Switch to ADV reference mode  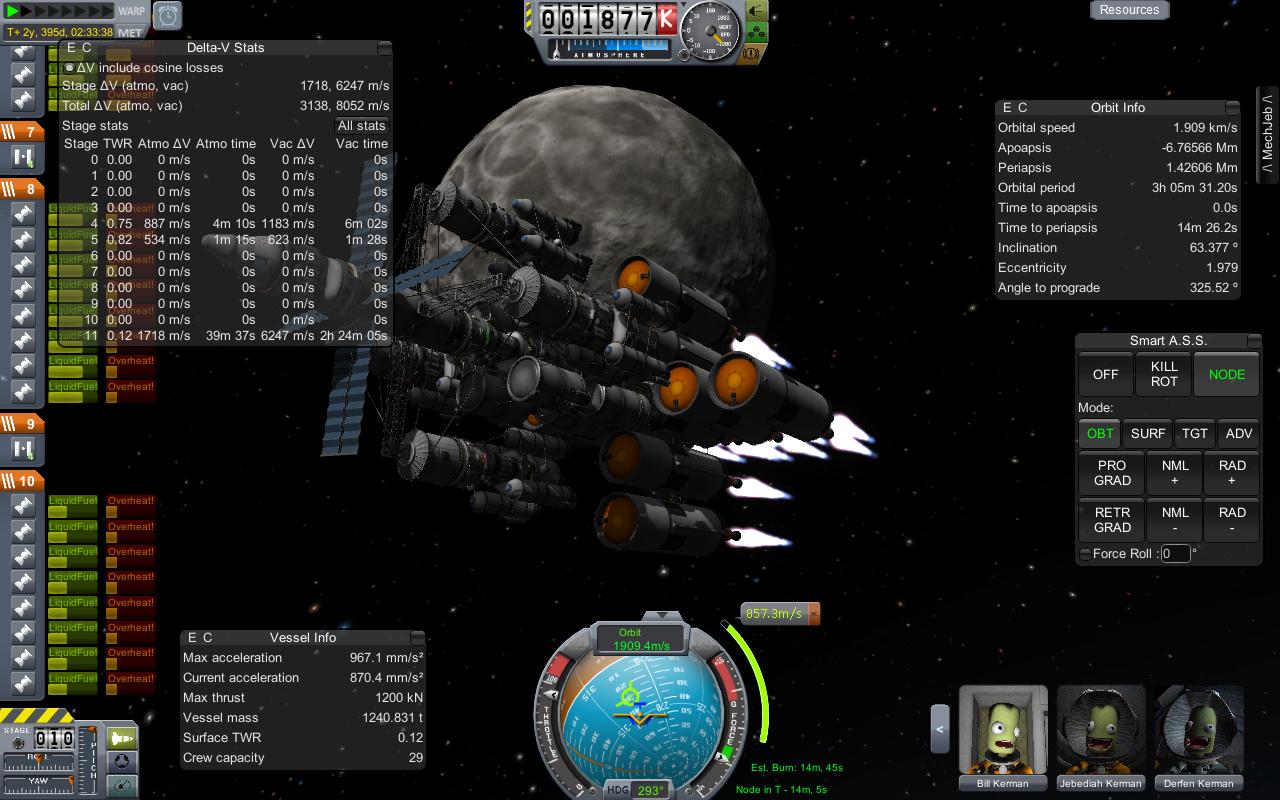tap(1238, 433)
